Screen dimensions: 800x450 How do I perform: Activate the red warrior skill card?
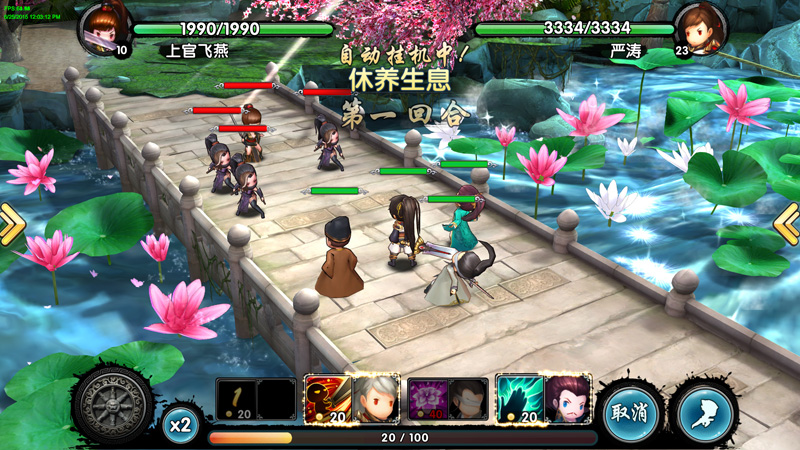pos(325,399)
